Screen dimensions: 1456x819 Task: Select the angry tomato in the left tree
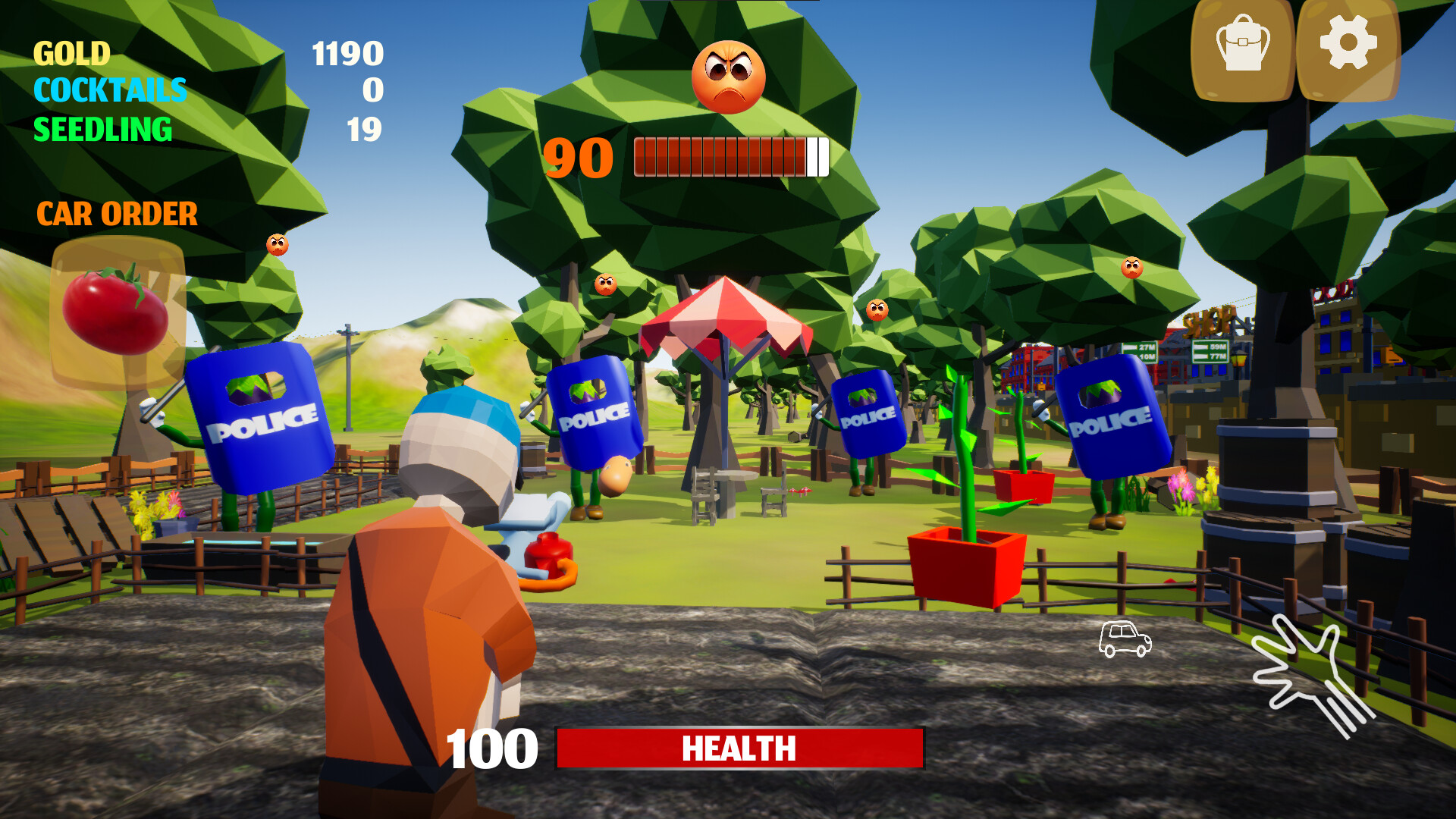pos(277,244)
